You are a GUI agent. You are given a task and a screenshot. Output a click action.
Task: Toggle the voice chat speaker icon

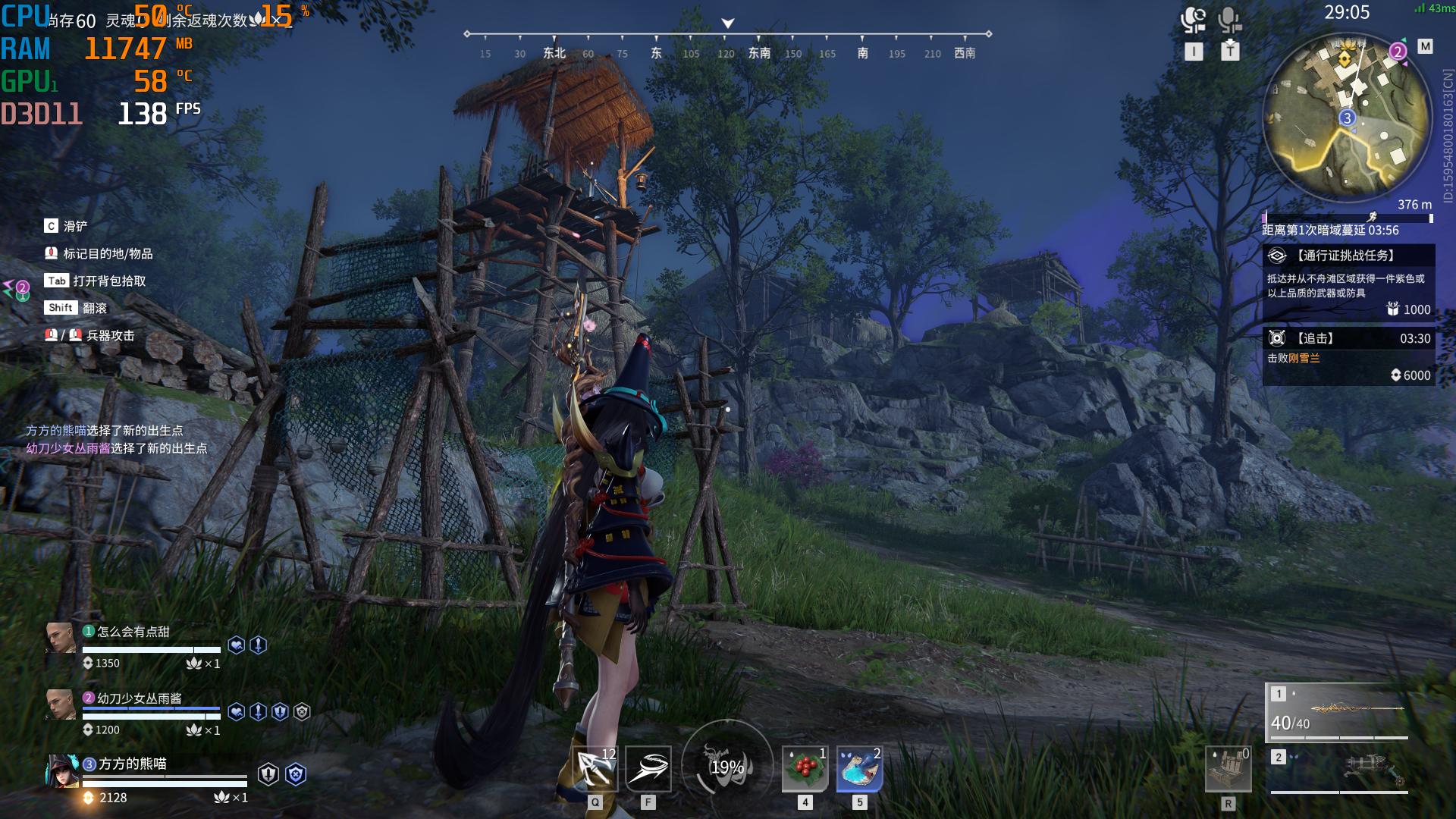tap(1194, 20)
